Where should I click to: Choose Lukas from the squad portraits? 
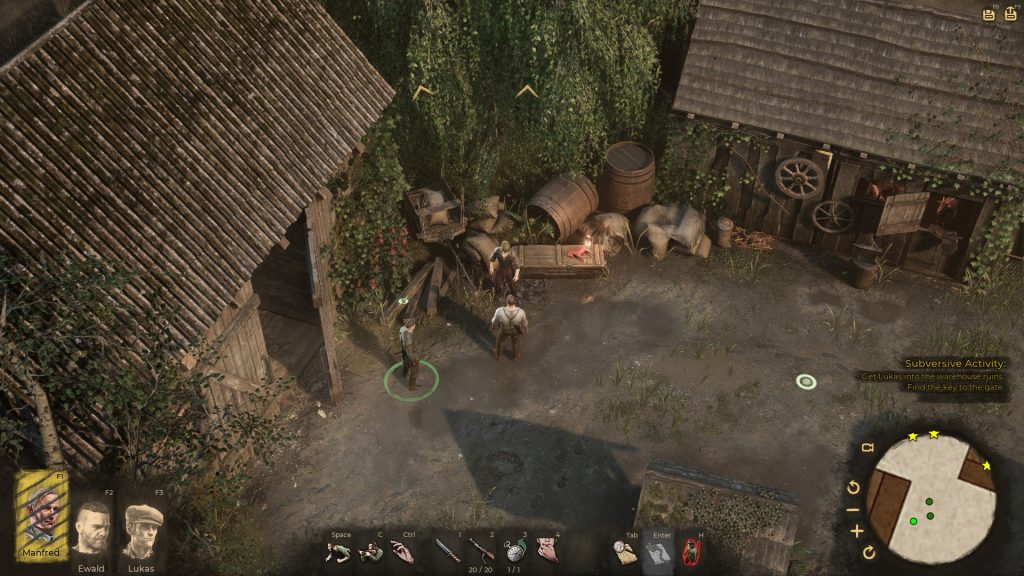pos(144,528)
